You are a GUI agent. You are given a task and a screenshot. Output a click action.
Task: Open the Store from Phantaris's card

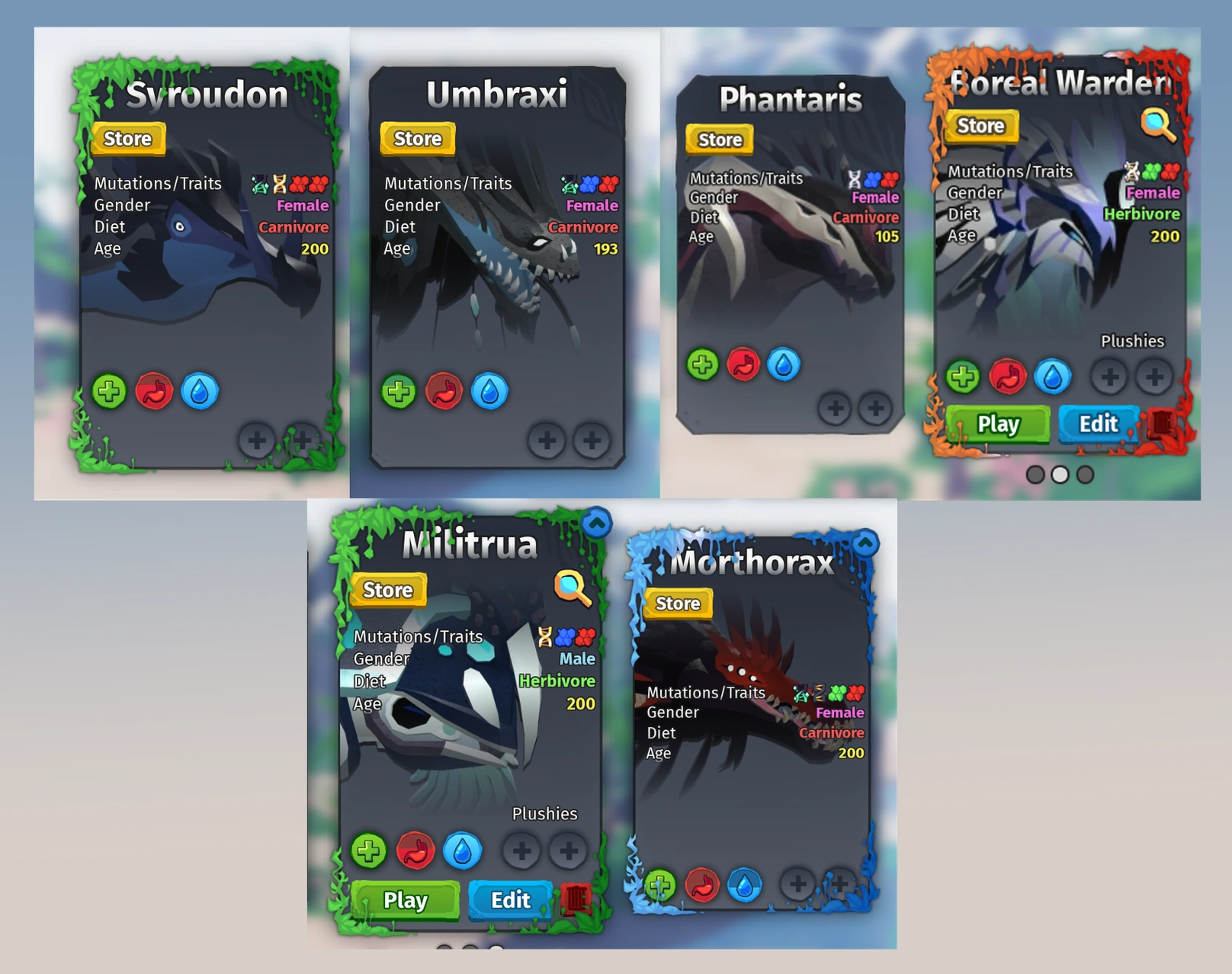pyautogui.click(x=717, y=139)
